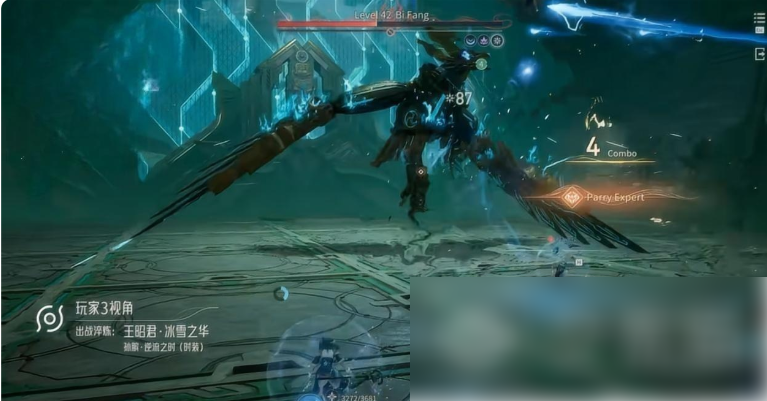Viewport: 767px width, 401px height.
Task: Open the list menu icon at top right
Action: (x=759, y=17)
